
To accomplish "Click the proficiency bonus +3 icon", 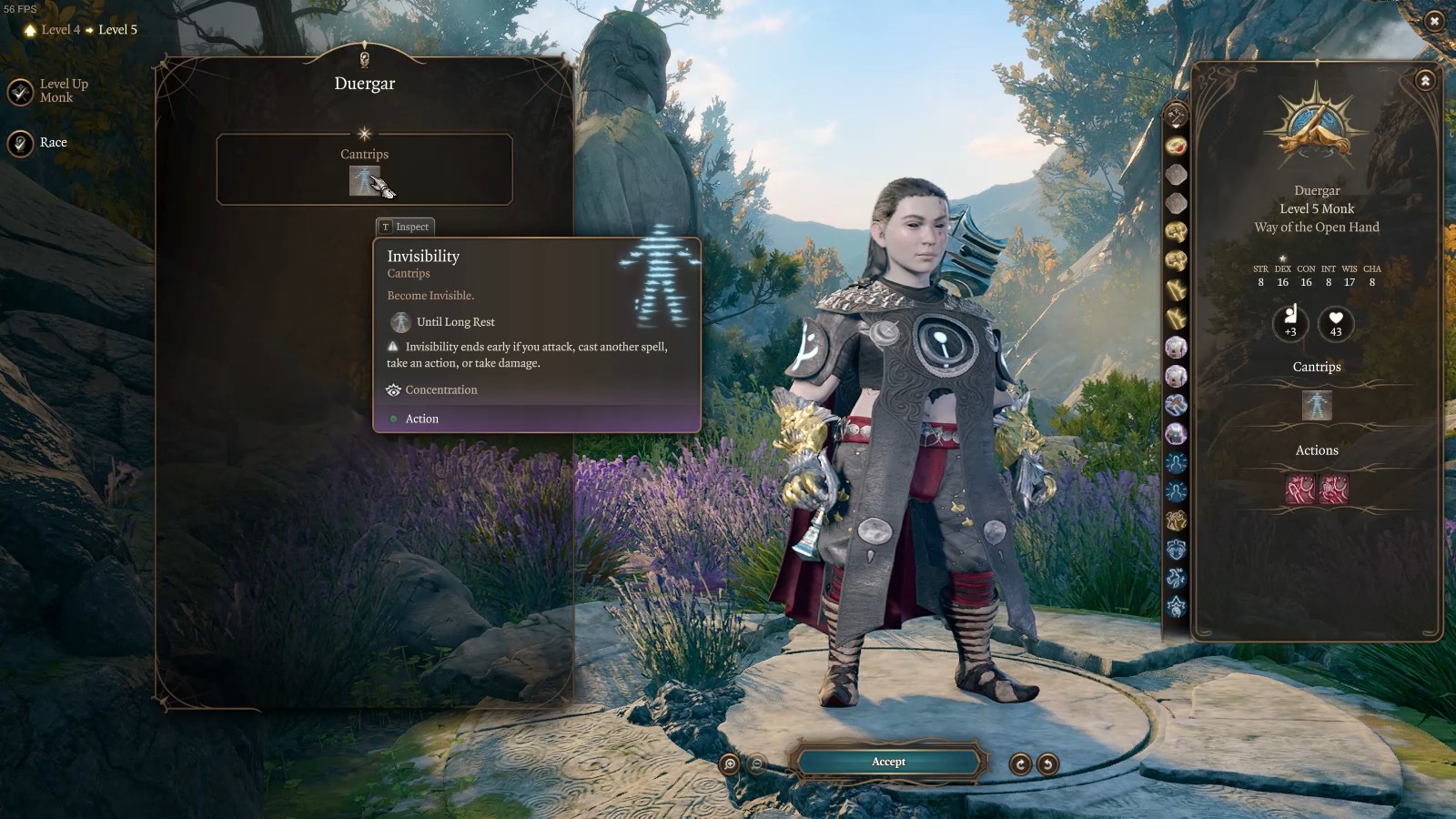I will click(x=1290, y=322).
